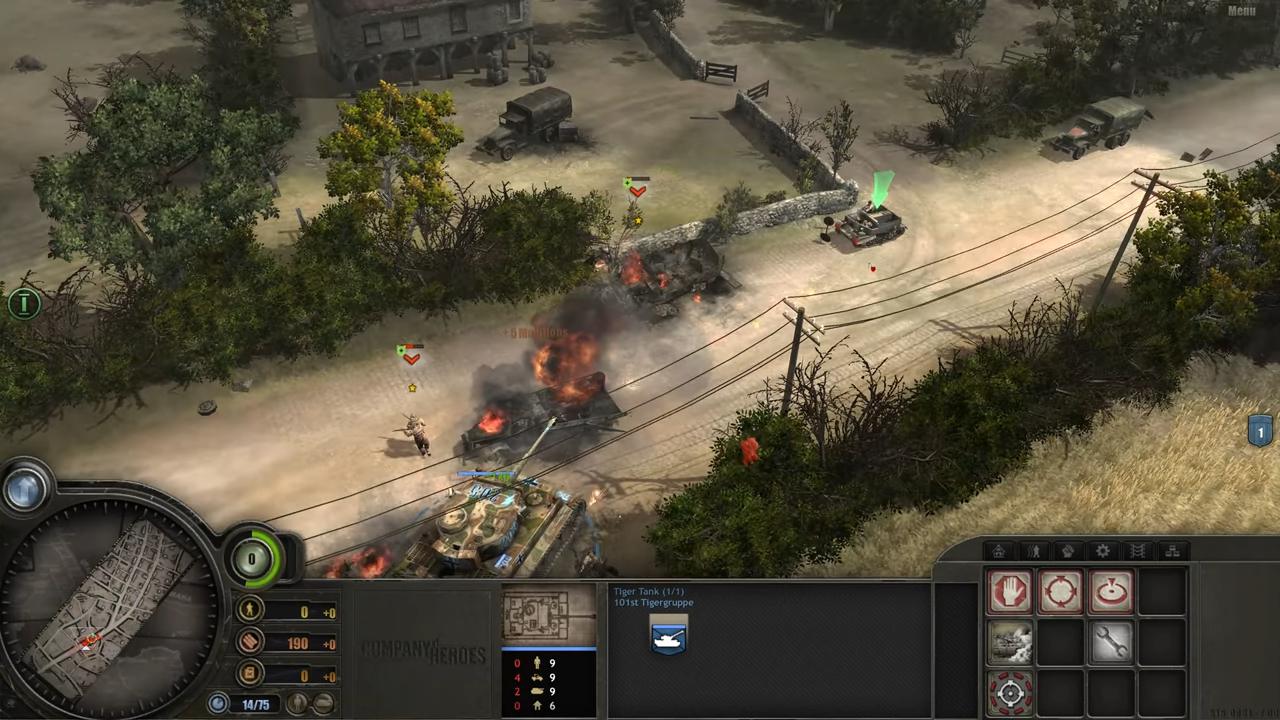Viewport: 1280px width, 720px height.
Task: Open the command tree structure tab
Action: click(x=1173, y=551)
